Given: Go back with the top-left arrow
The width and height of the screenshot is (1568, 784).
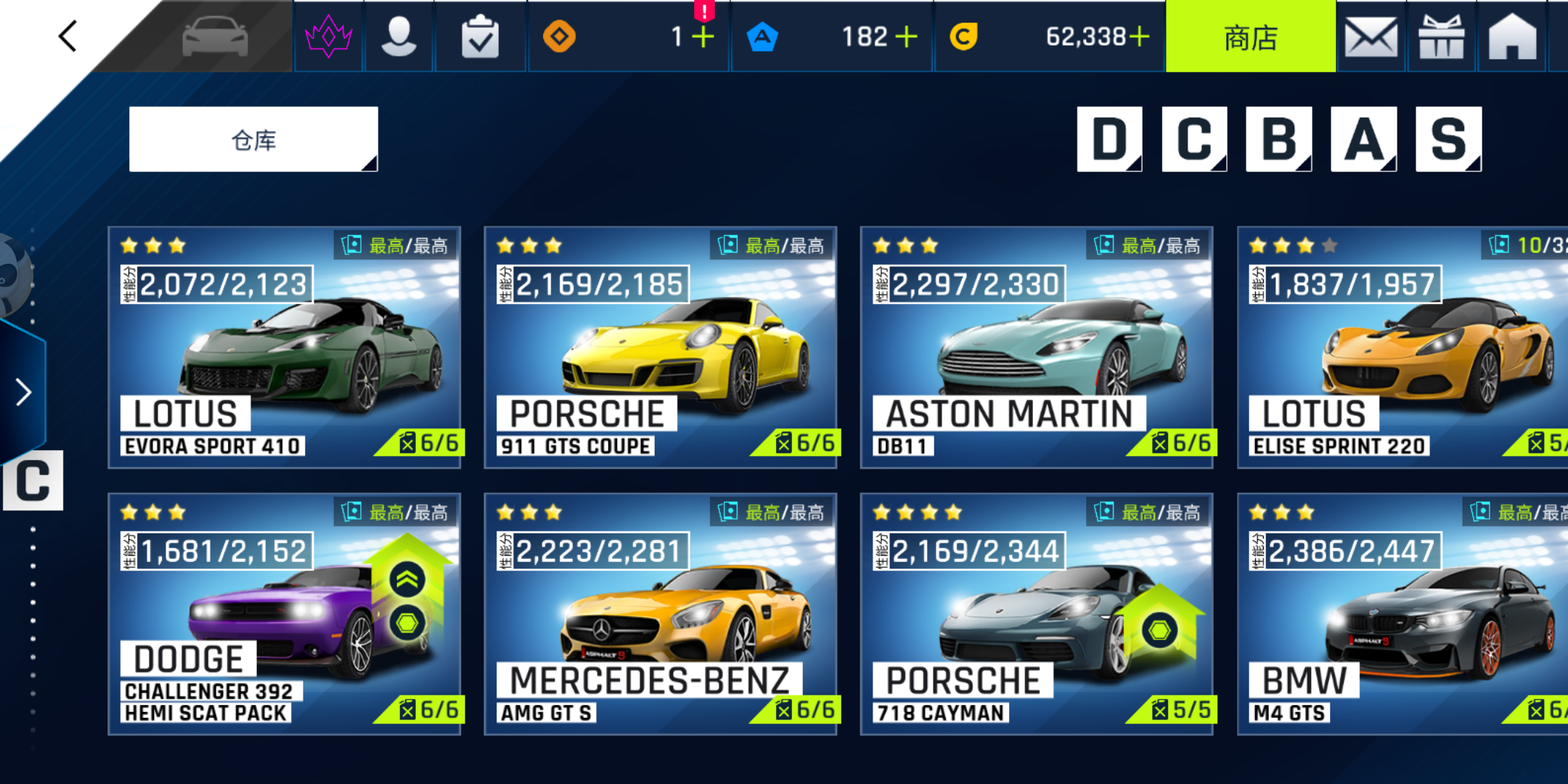Looking at the screenshot, I should [68, 36].
